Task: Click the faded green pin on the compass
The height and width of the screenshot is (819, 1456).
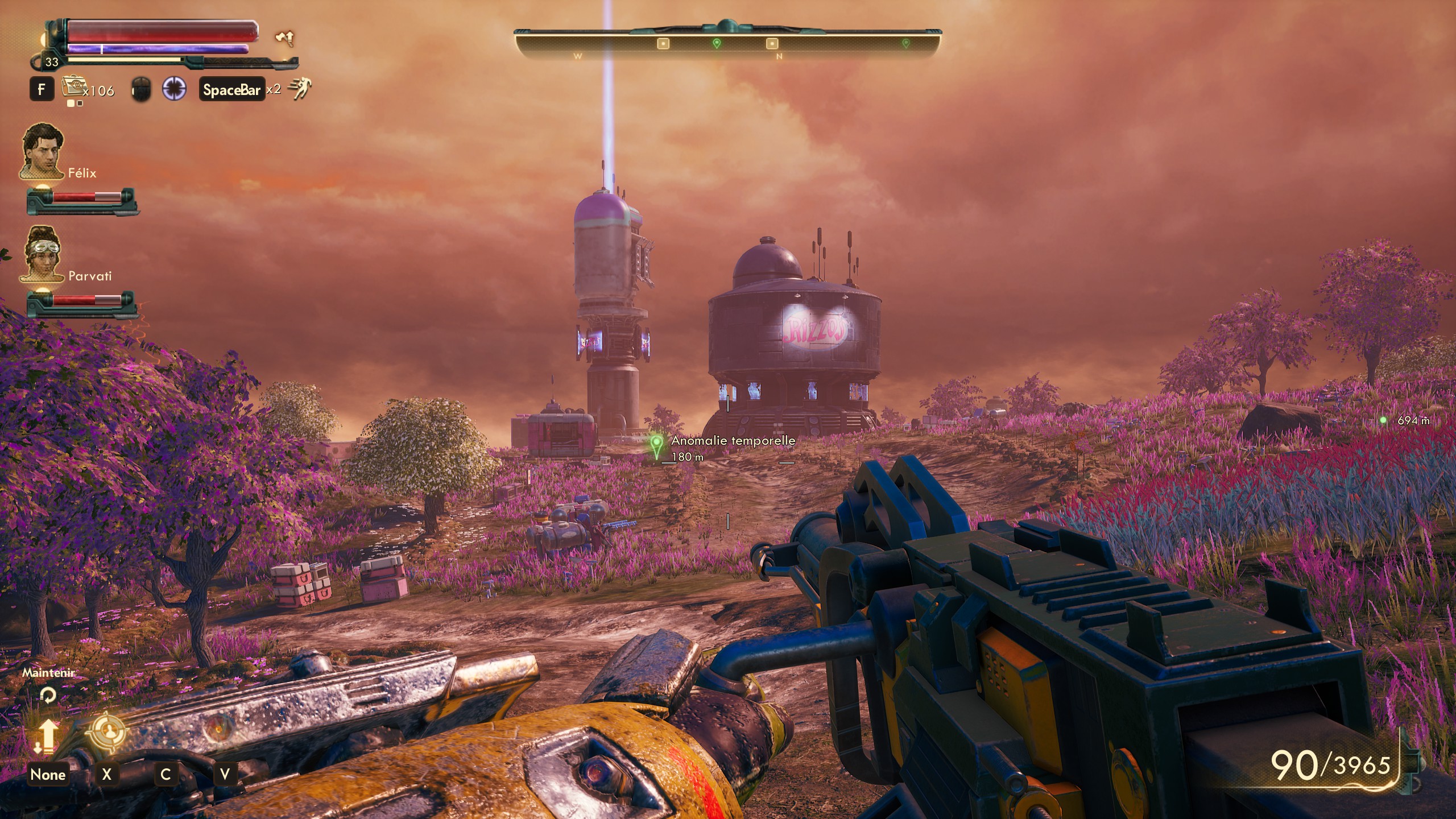Action: [906, 43]
